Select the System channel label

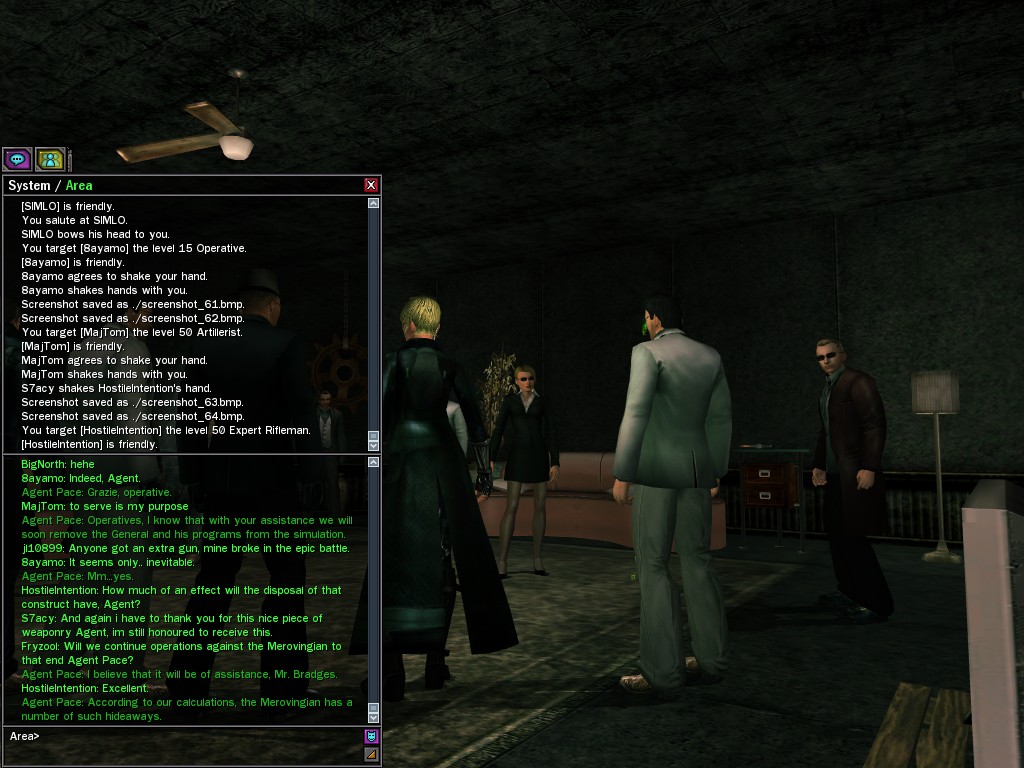(28, 185)
